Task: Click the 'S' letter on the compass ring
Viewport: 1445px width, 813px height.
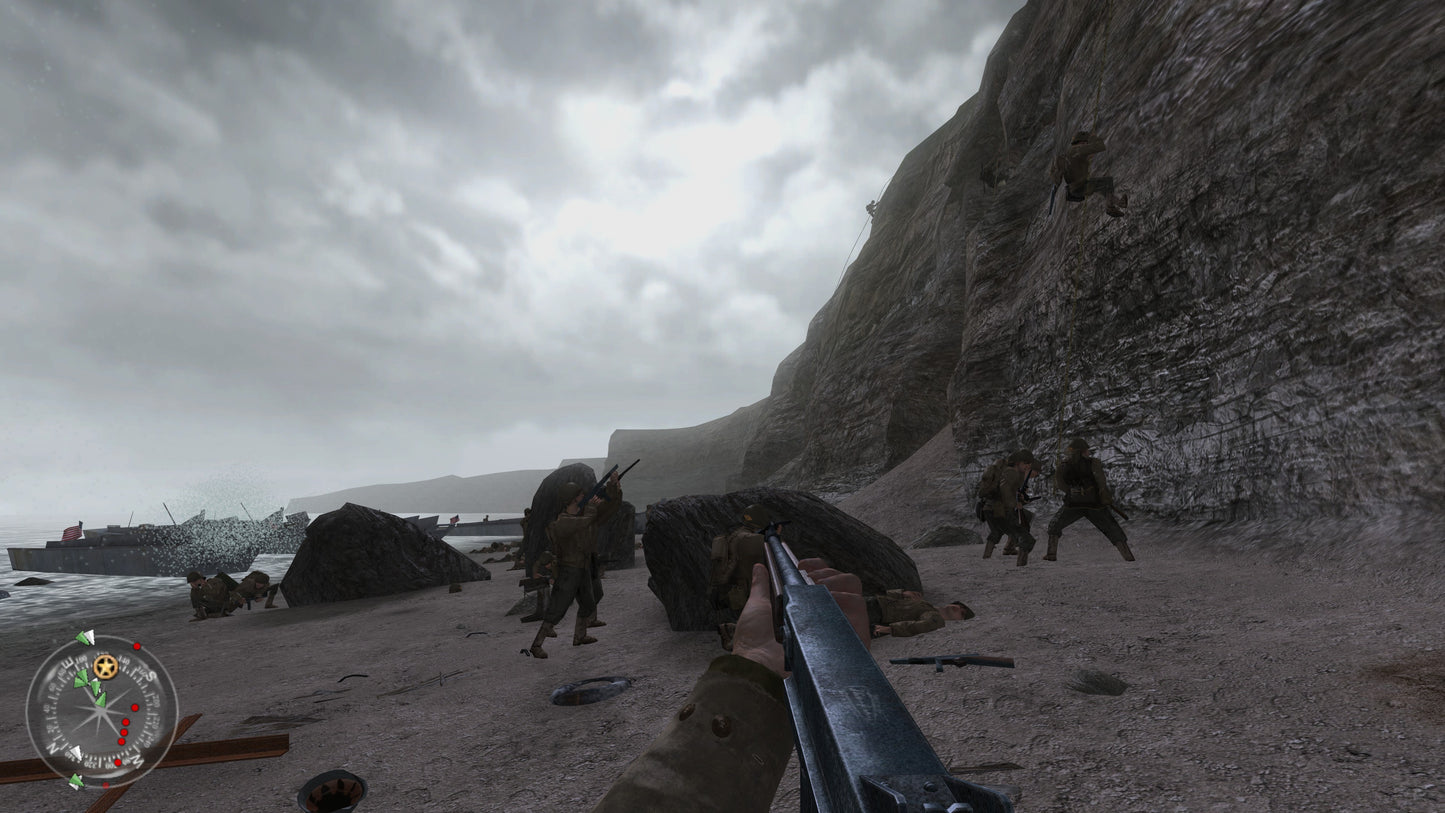Action: (150, 675)
